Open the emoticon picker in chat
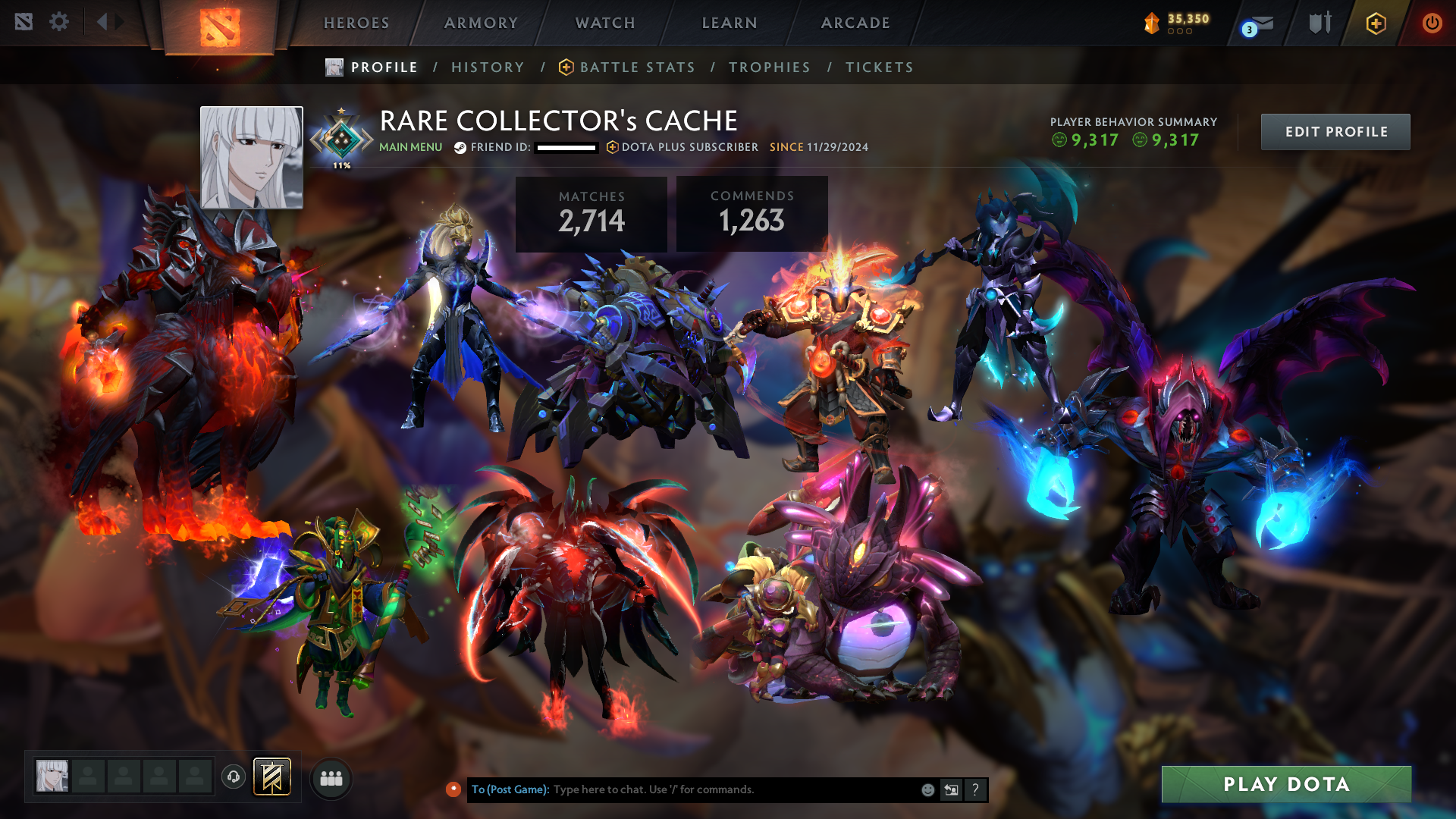The image size is (1456, 819). click(x=927, y=789)
